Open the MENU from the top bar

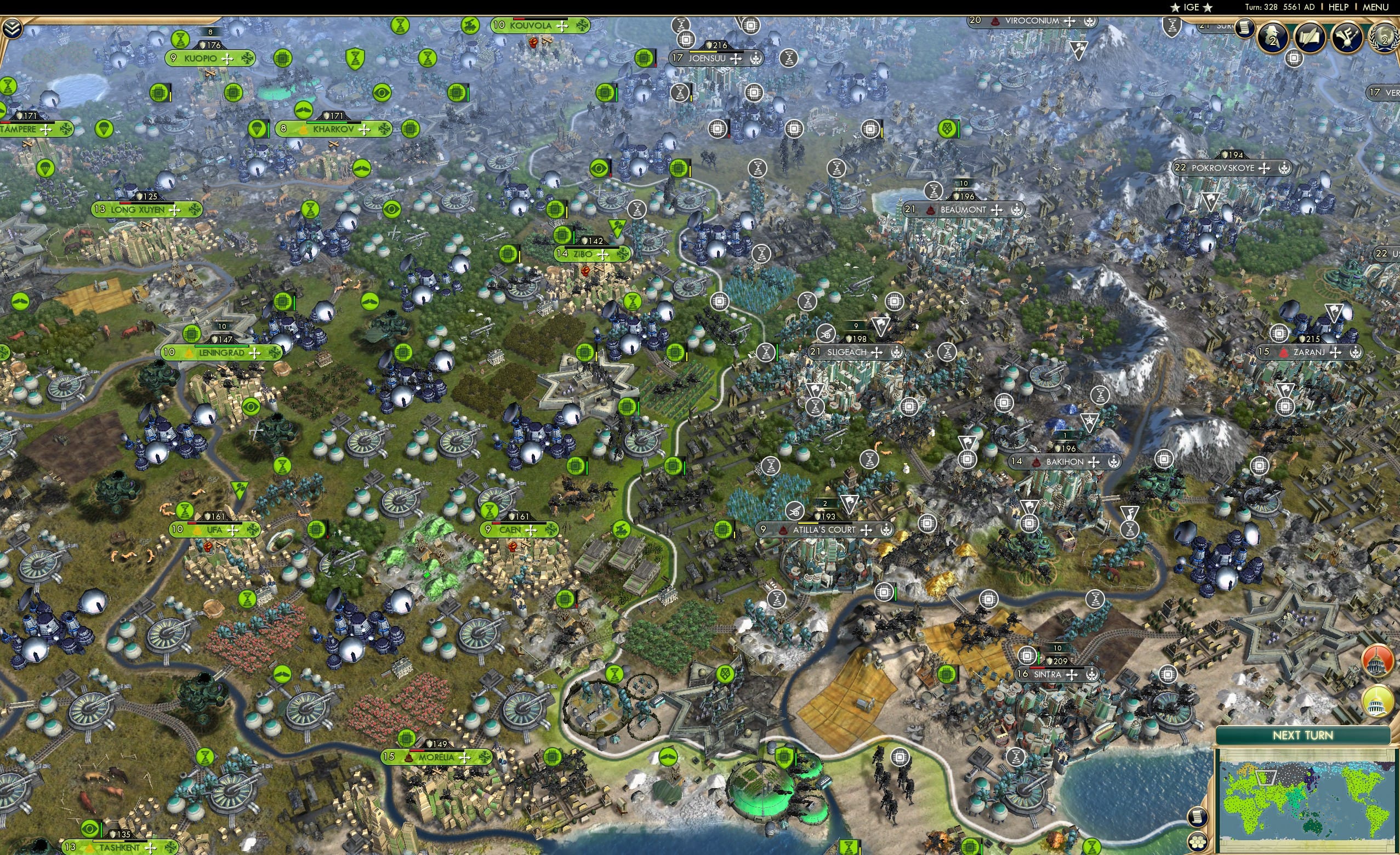coord(1375,7)
